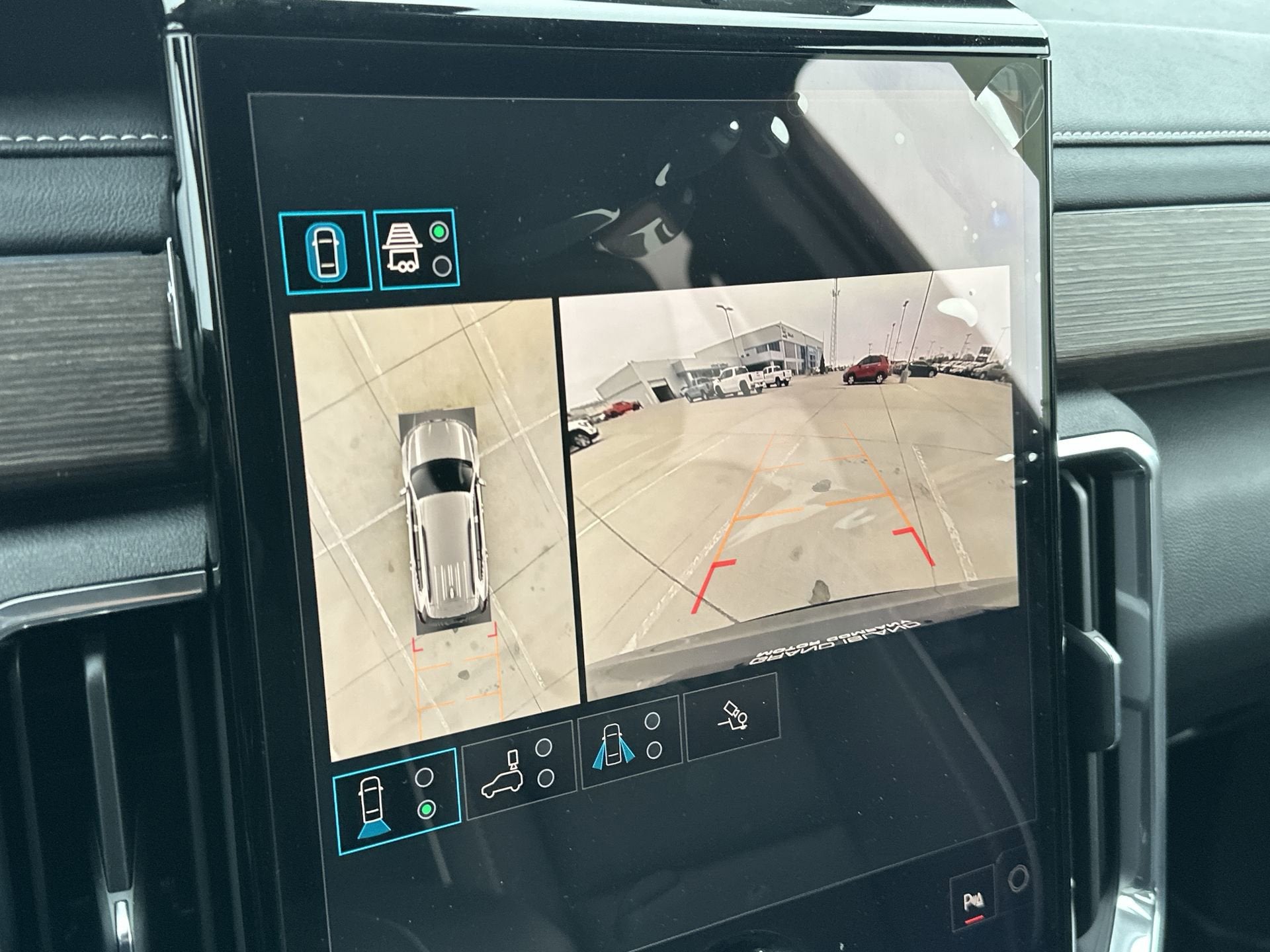Select the rear camera view button
The width and height of the screenshot is (1270, 952).
coord(396,801)
